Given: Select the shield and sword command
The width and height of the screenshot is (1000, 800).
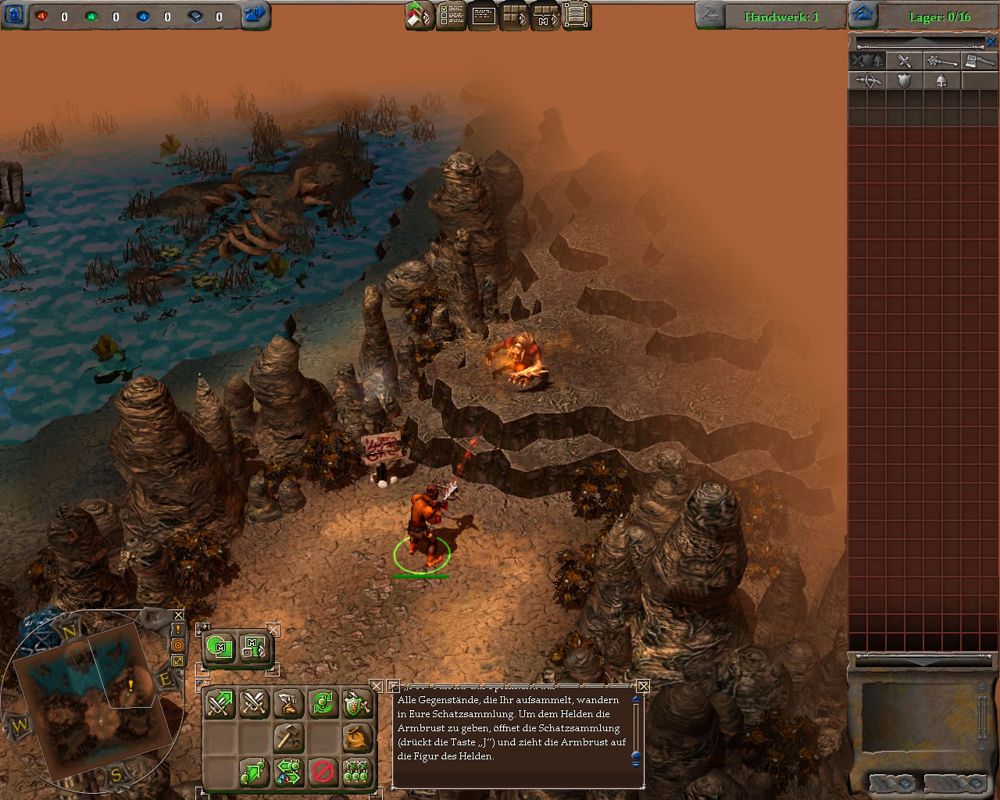Looking at the screenshot, I should pos(356,704).
